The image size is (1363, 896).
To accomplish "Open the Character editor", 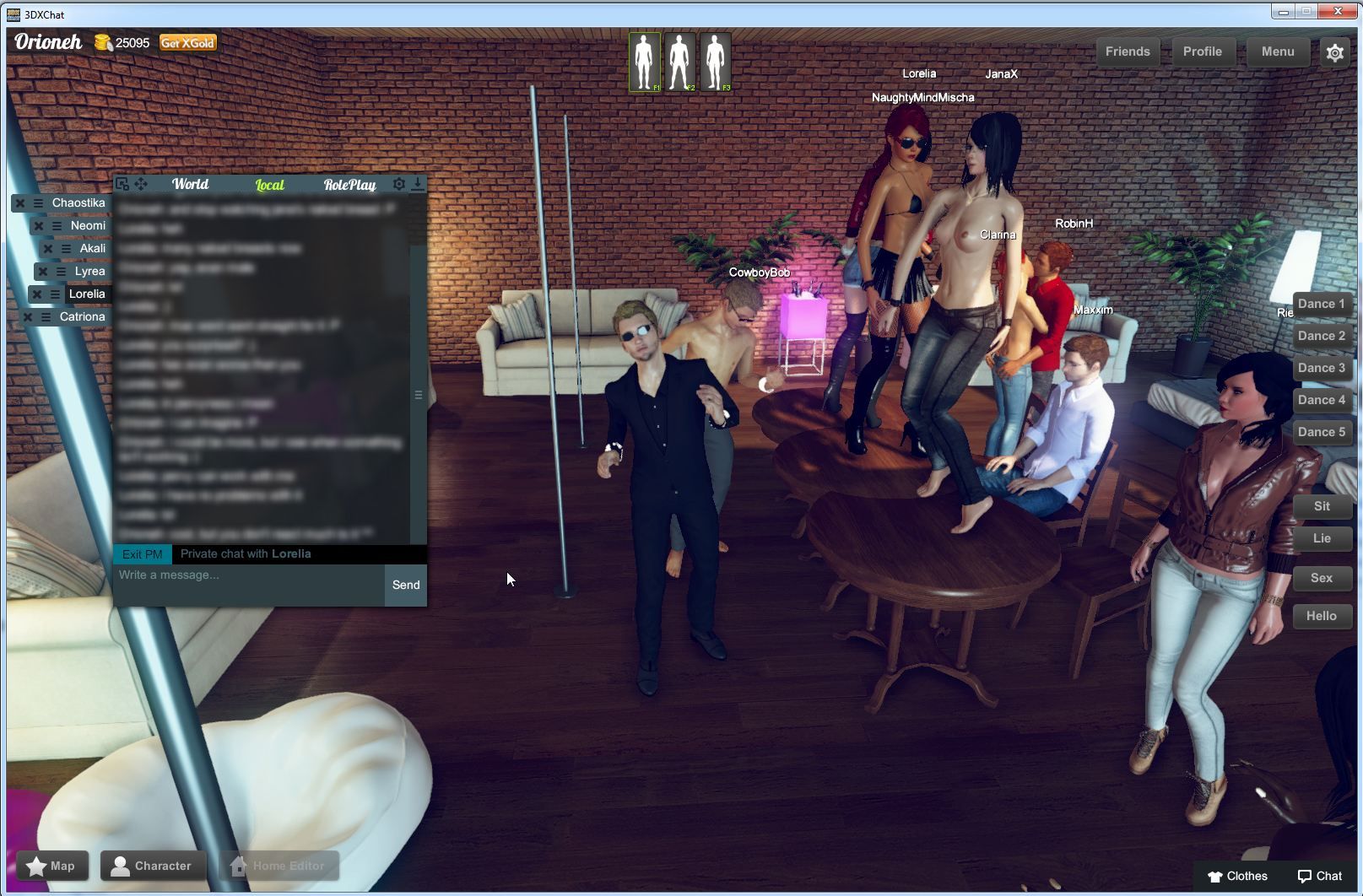I will pyautogui.click(x=152, y=866).
